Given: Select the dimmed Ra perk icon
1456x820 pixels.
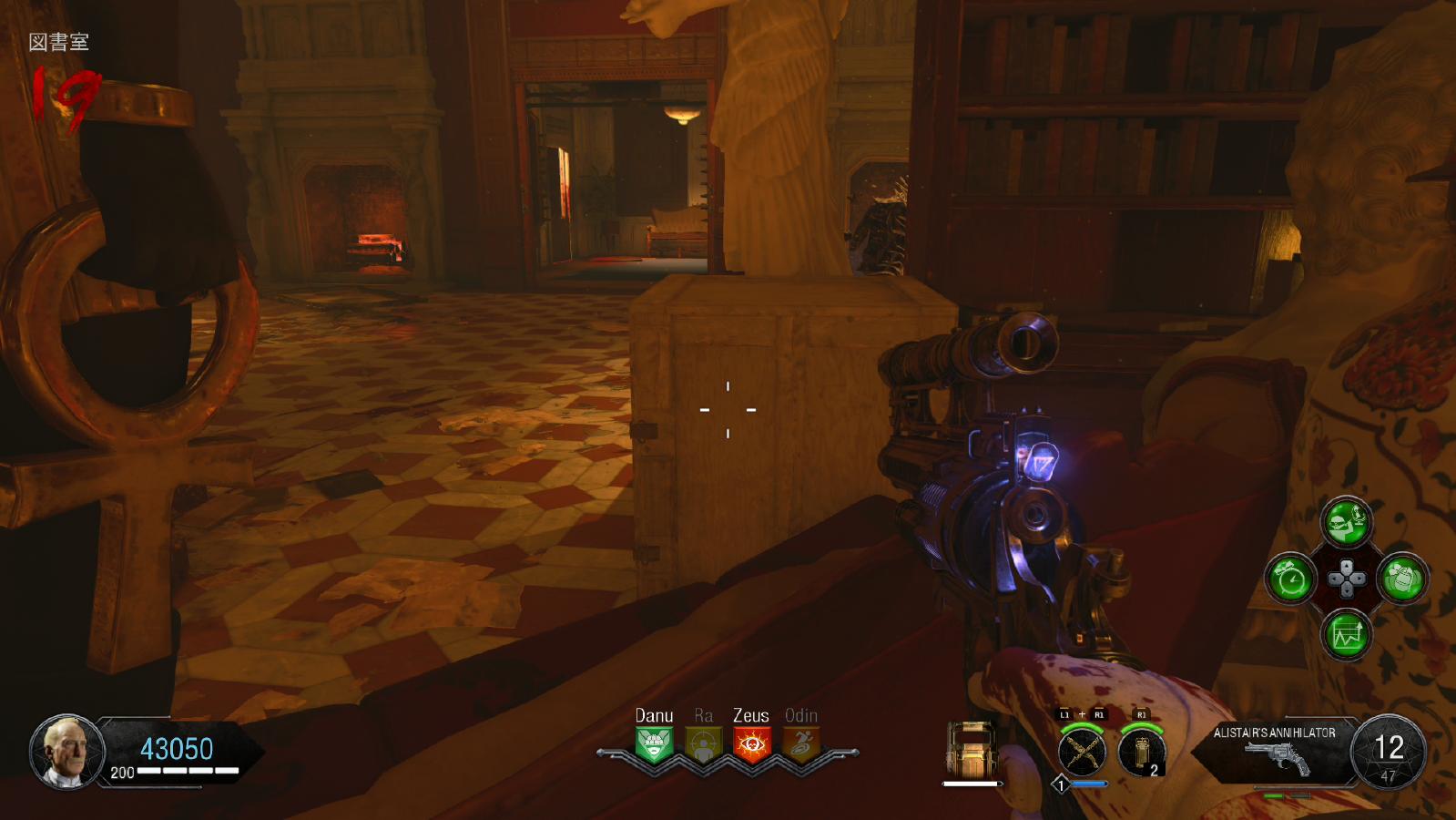Looking at the screenshot, I should (x=703, y=744).
